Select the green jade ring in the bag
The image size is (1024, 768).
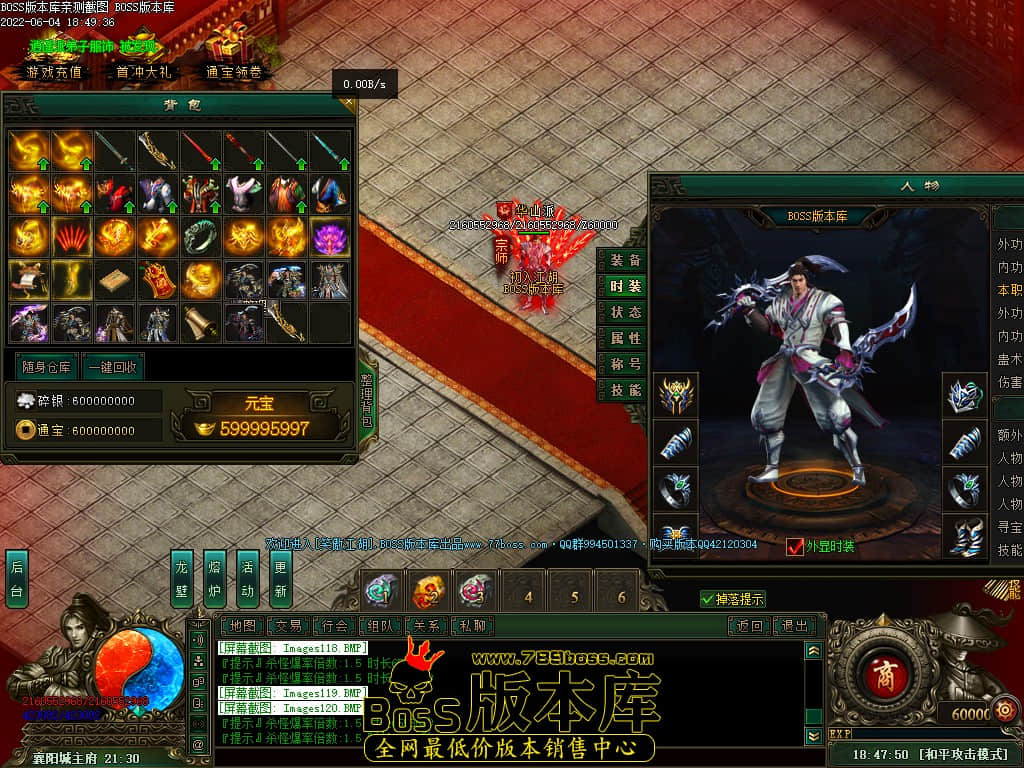200,237
